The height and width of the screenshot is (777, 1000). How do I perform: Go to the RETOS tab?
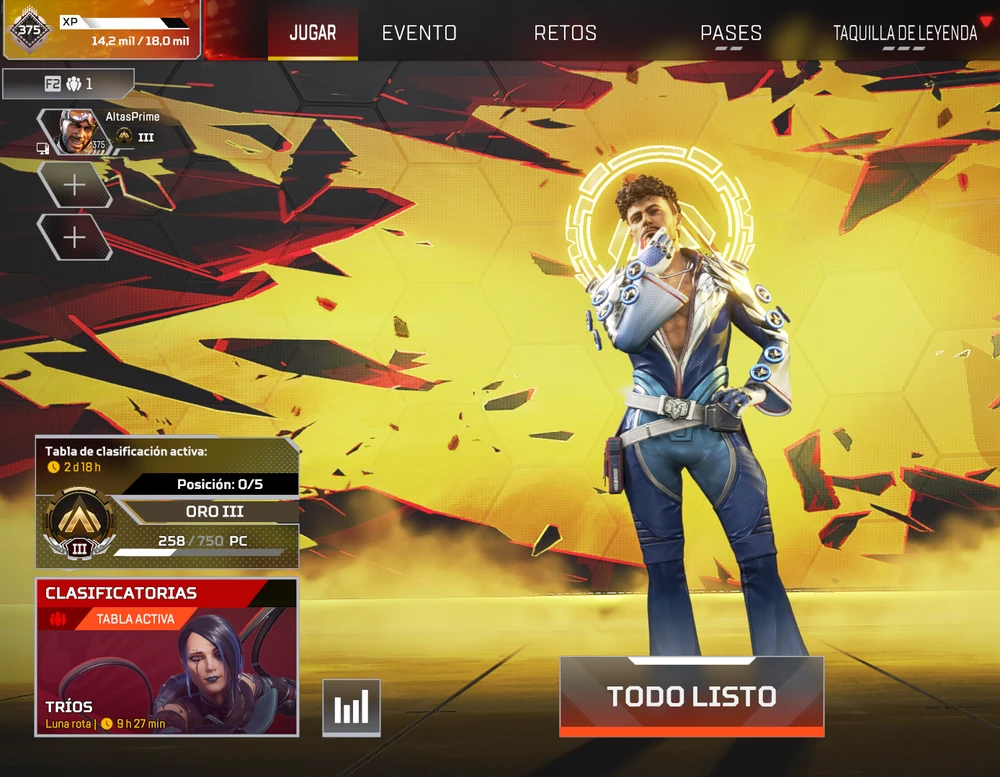click(565, 33)
